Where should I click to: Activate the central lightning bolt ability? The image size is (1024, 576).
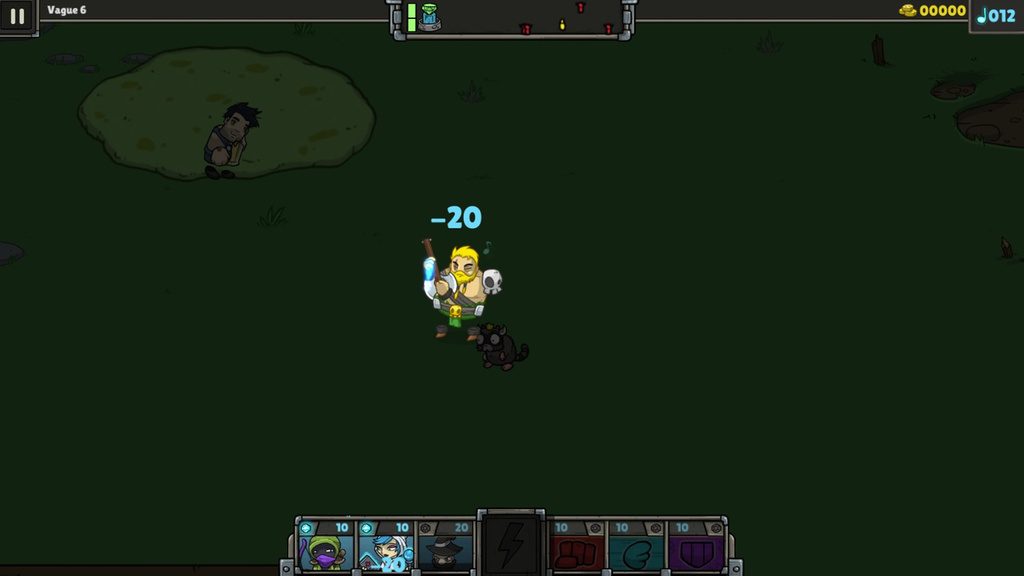[x=511, y=544]
